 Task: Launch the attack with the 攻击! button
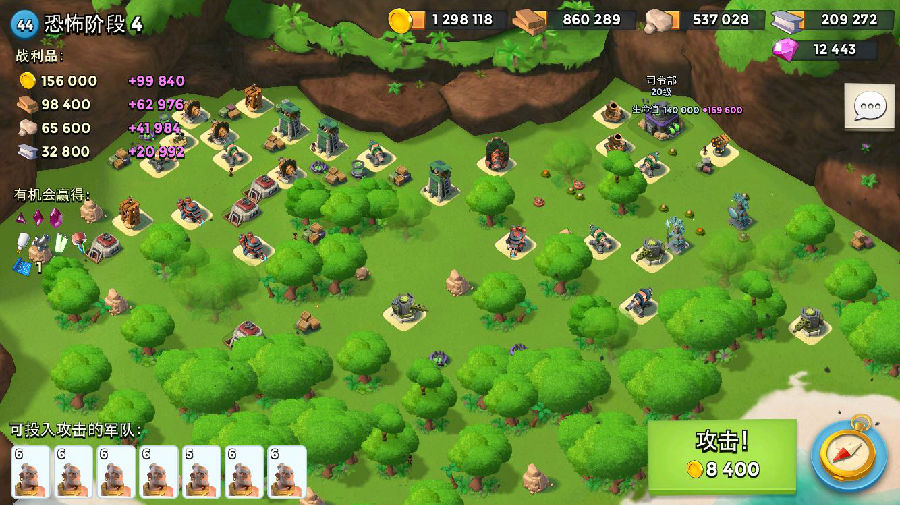pyautogui.click(x=722, y=456)
